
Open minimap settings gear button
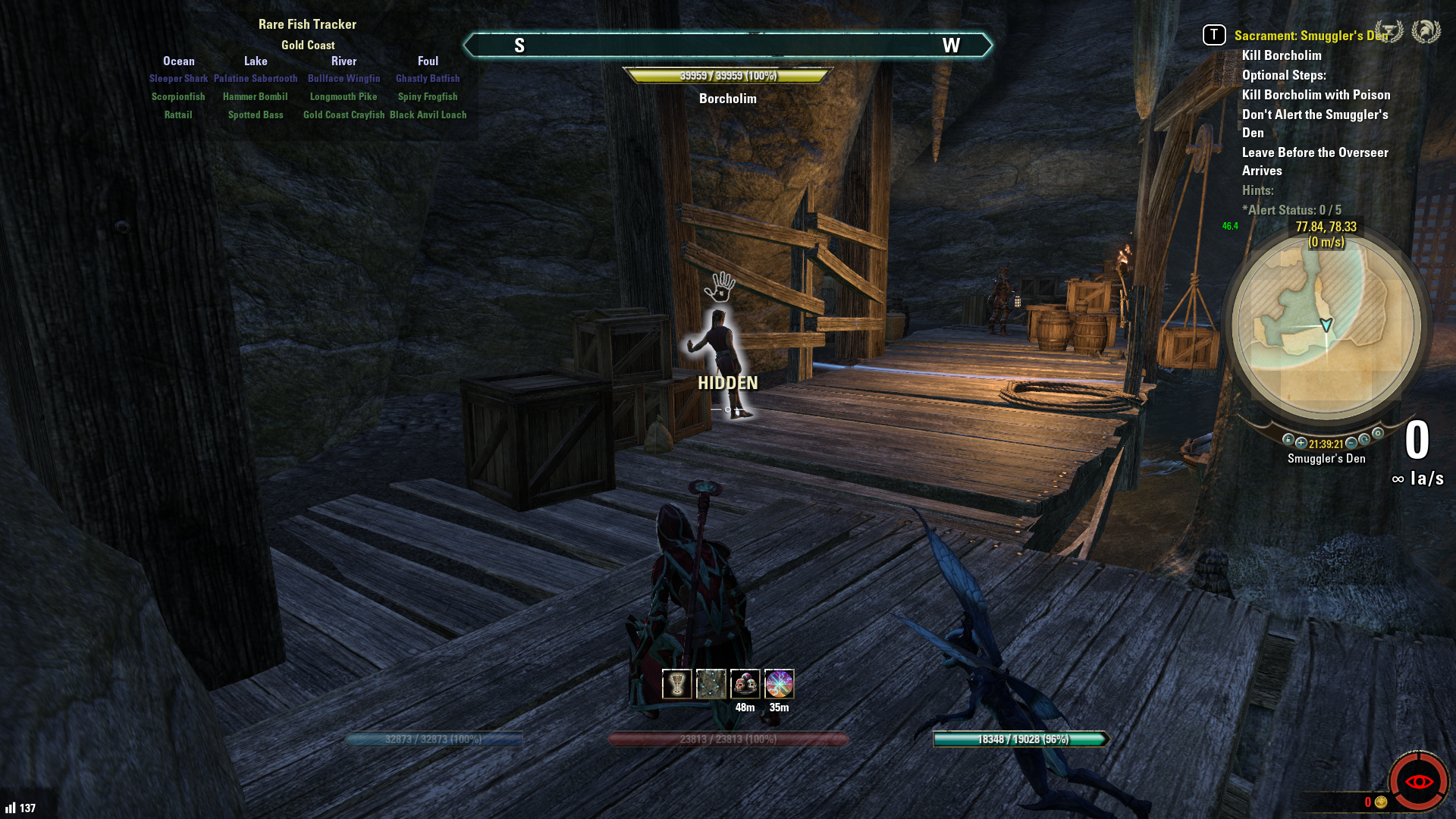[x=1378, y=434]
